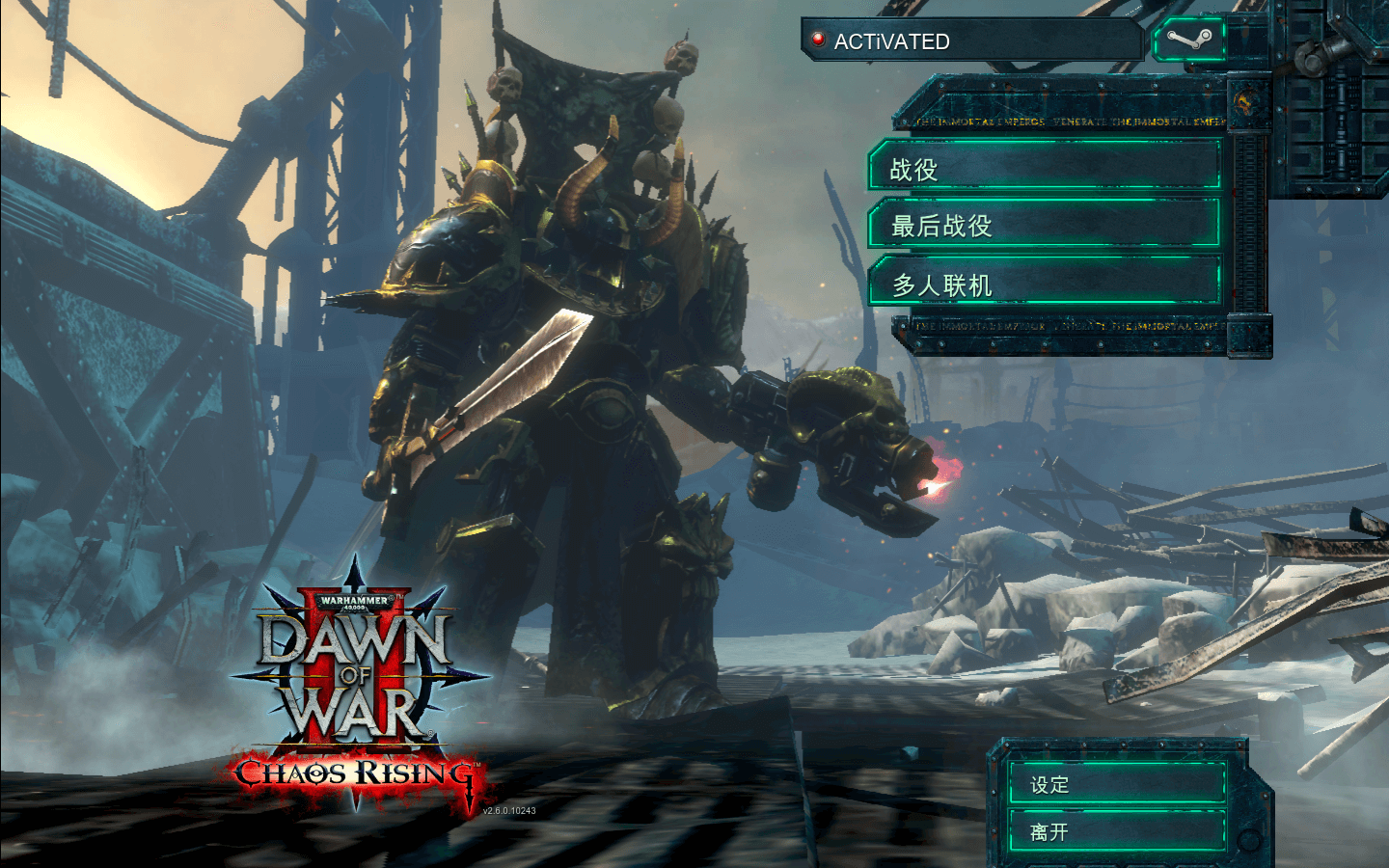This screenshot has height=868, width=1389.
Task: Open the 战役 campaign menu
Action: click(1045, 168)
